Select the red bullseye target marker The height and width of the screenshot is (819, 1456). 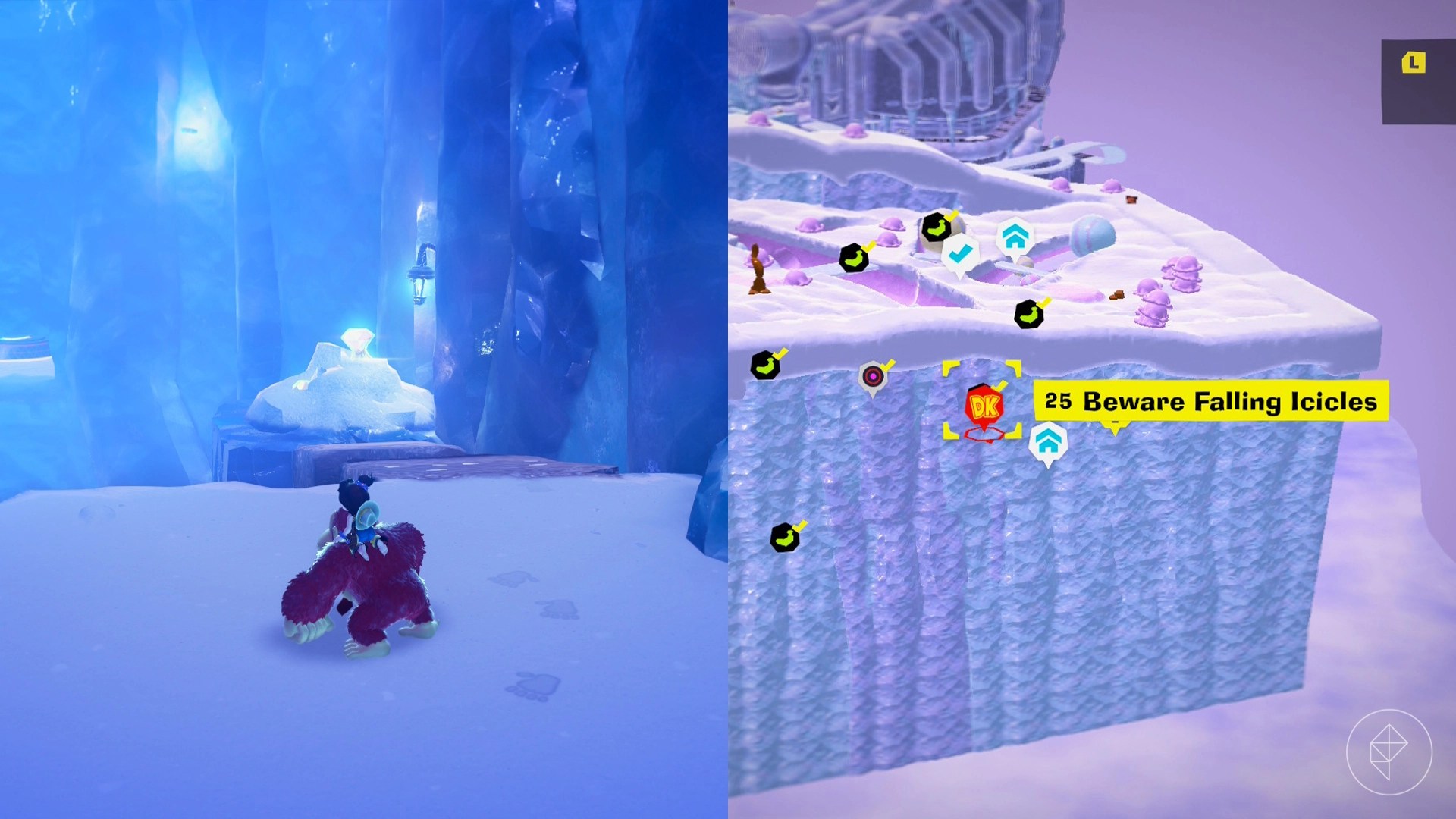pyautogui.click(x=872, y=375)
